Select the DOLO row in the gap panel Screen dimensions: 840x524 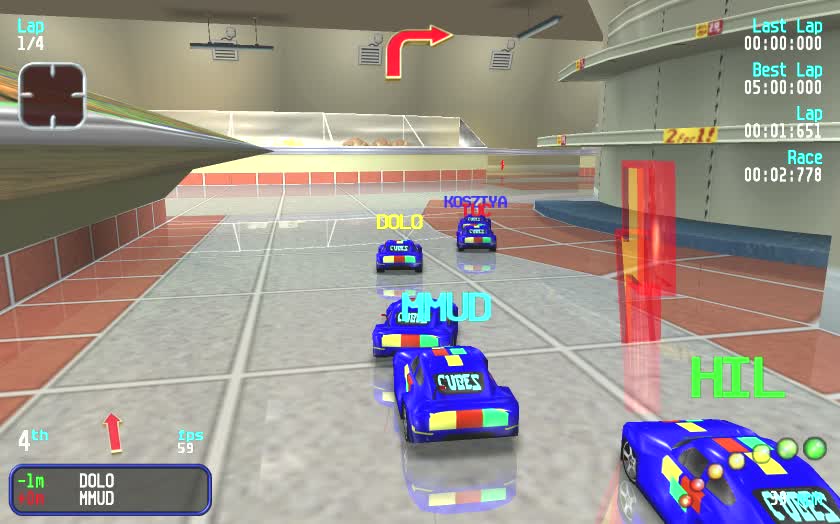110,481
